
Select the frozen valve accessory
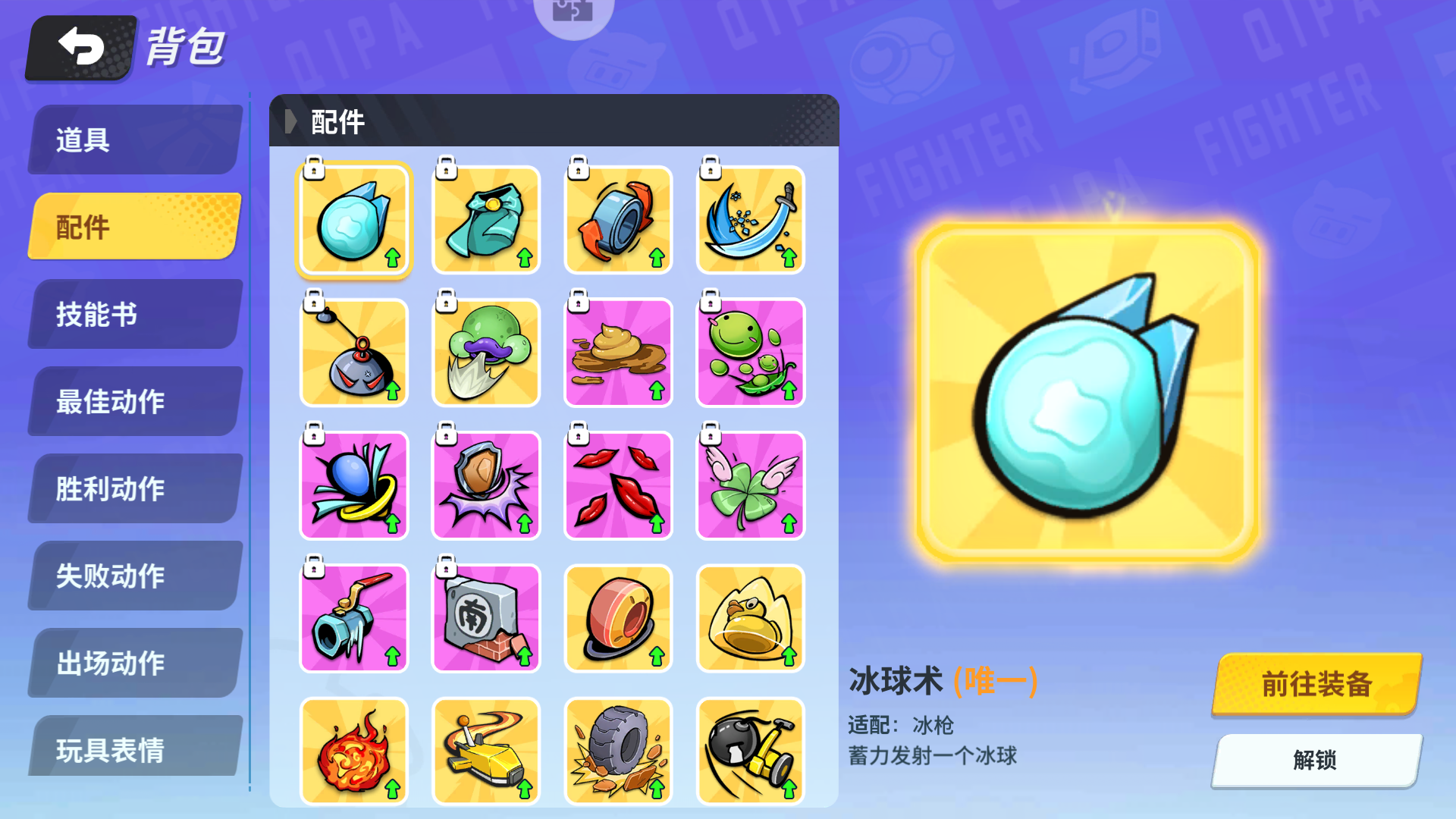click(x=353, y=617)
